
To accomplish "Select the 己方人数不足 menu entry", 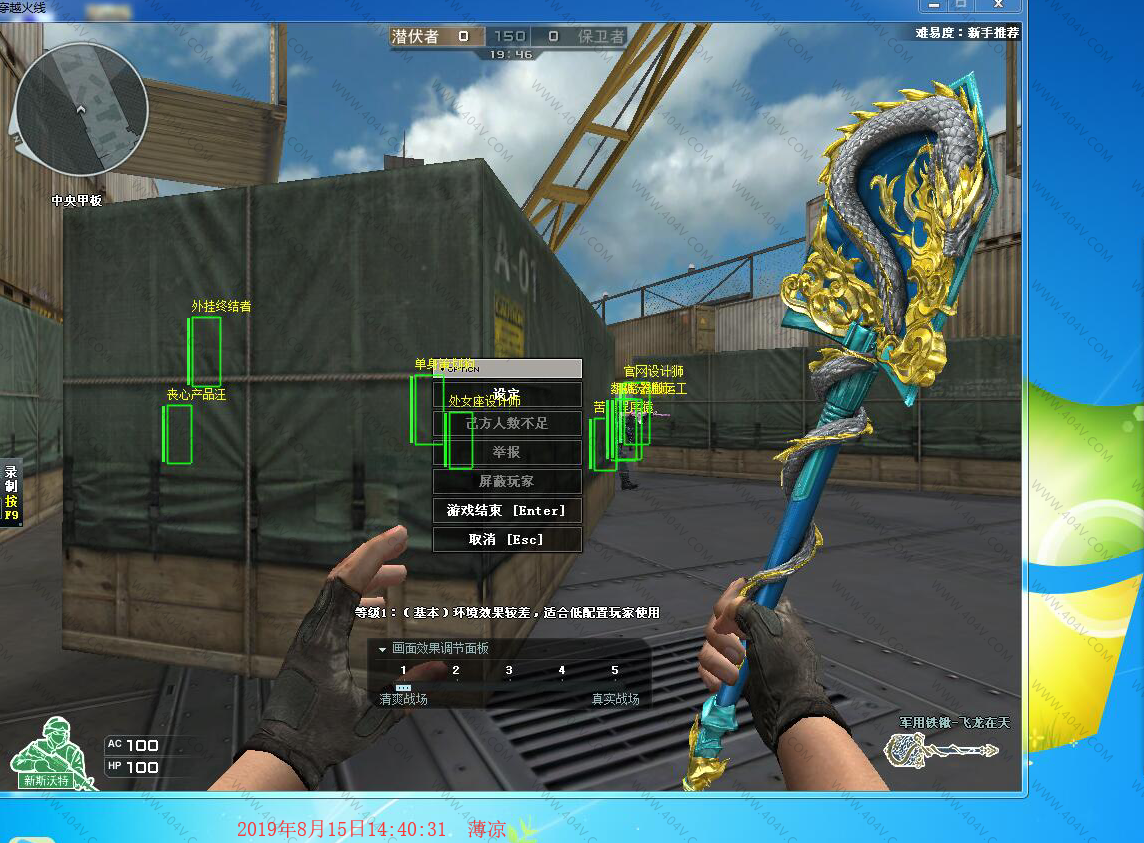I will tap(507, 424).
